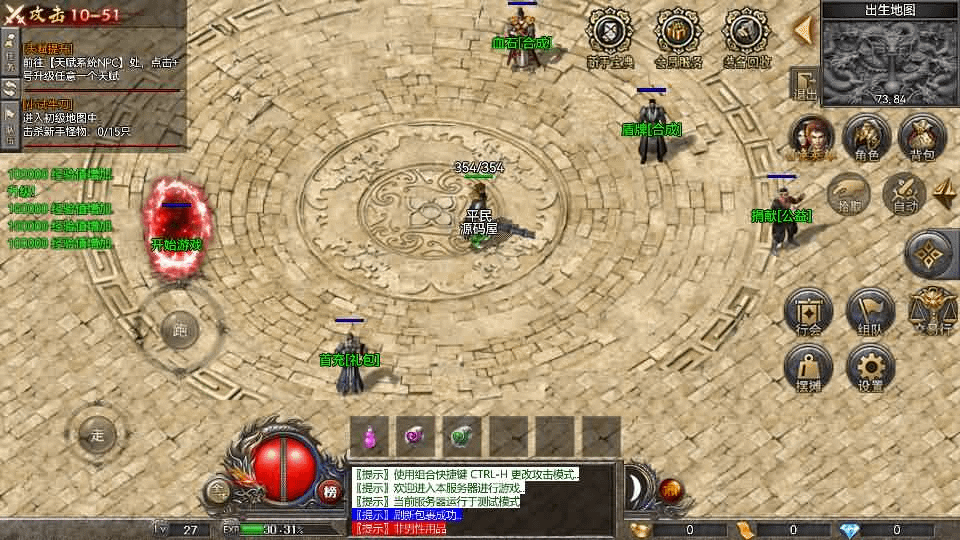Click the 退出 exit button
Screen dimensions: 960x540
tap(804, 85)
